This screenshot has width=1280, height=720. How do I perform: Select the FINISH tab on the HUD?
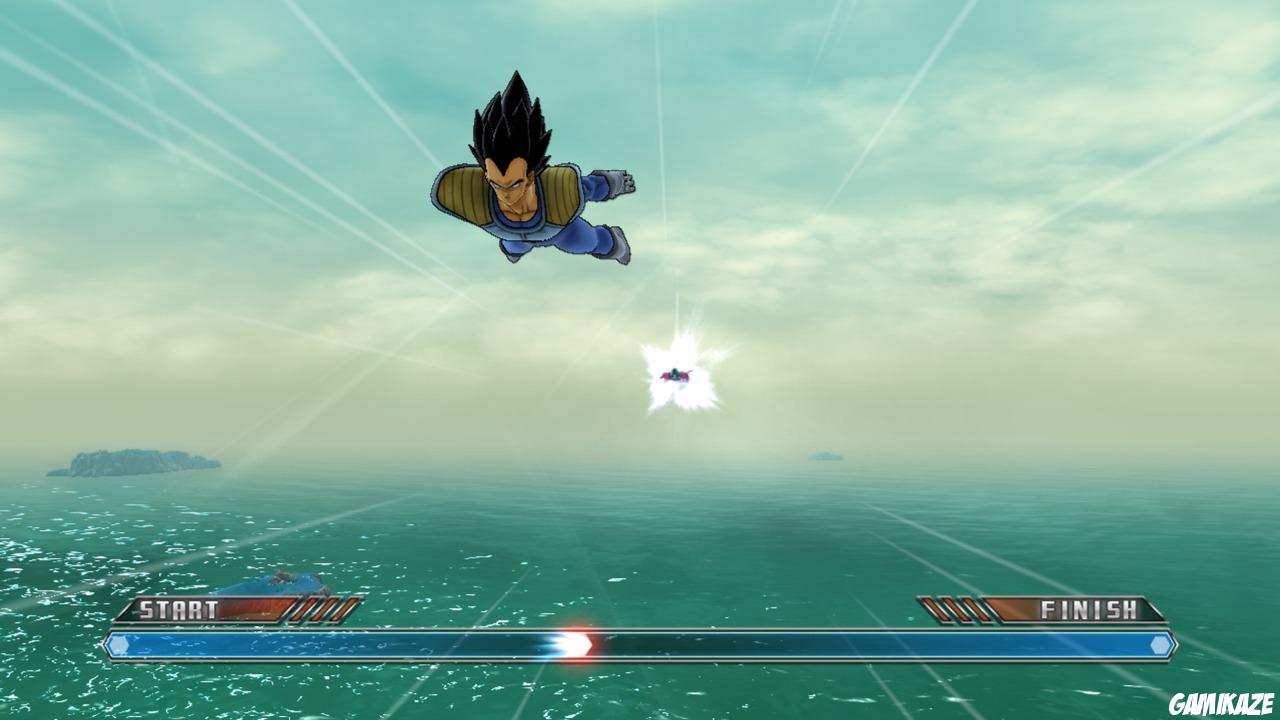click(x=1092, y=606)
